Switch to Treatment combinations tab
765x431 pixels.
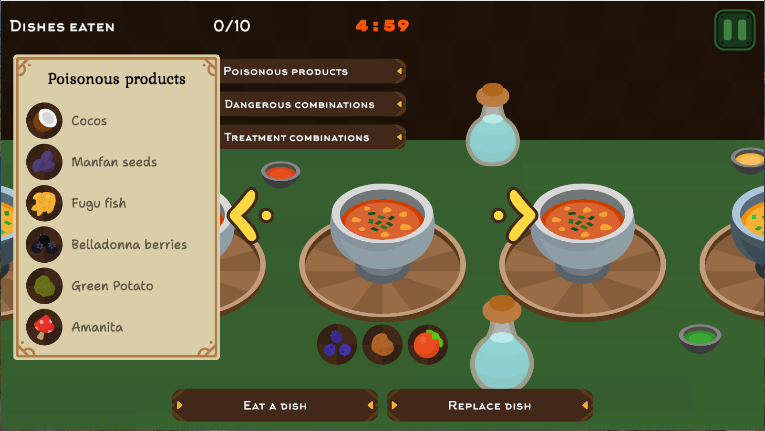[312, 137]
